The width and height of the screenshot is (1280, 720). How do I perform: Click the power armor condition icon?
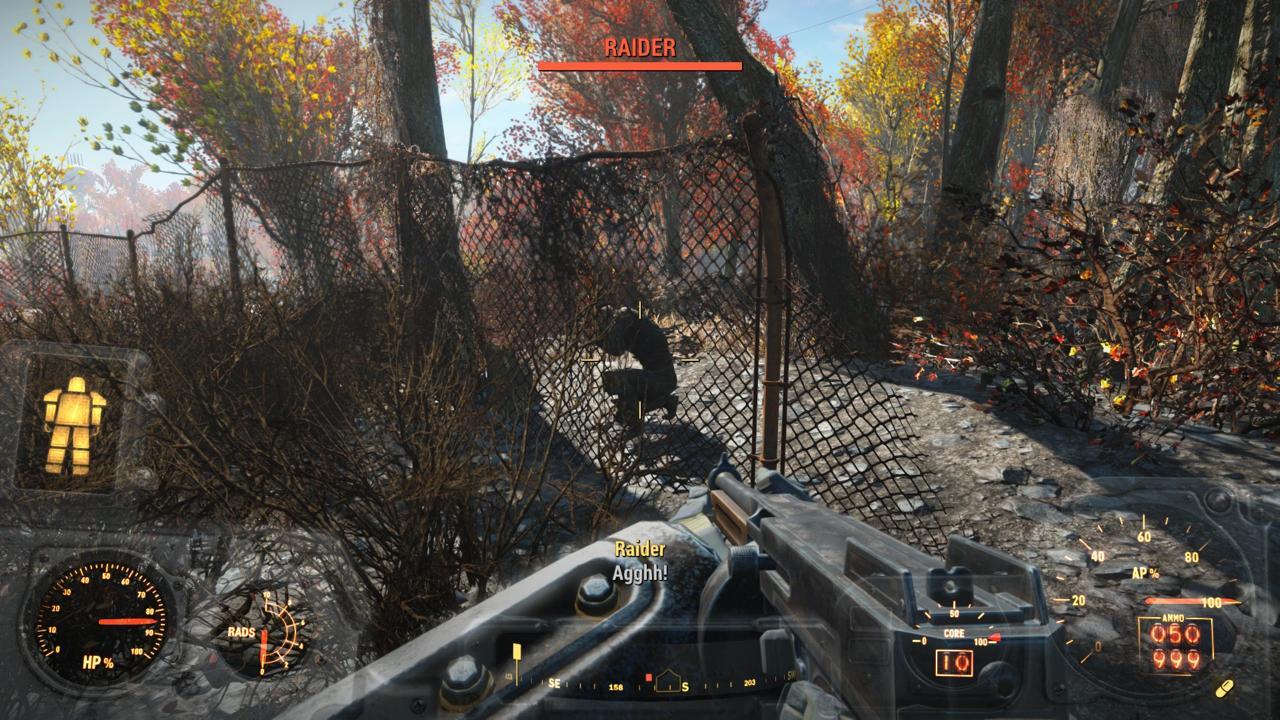(x=74, y=425)
